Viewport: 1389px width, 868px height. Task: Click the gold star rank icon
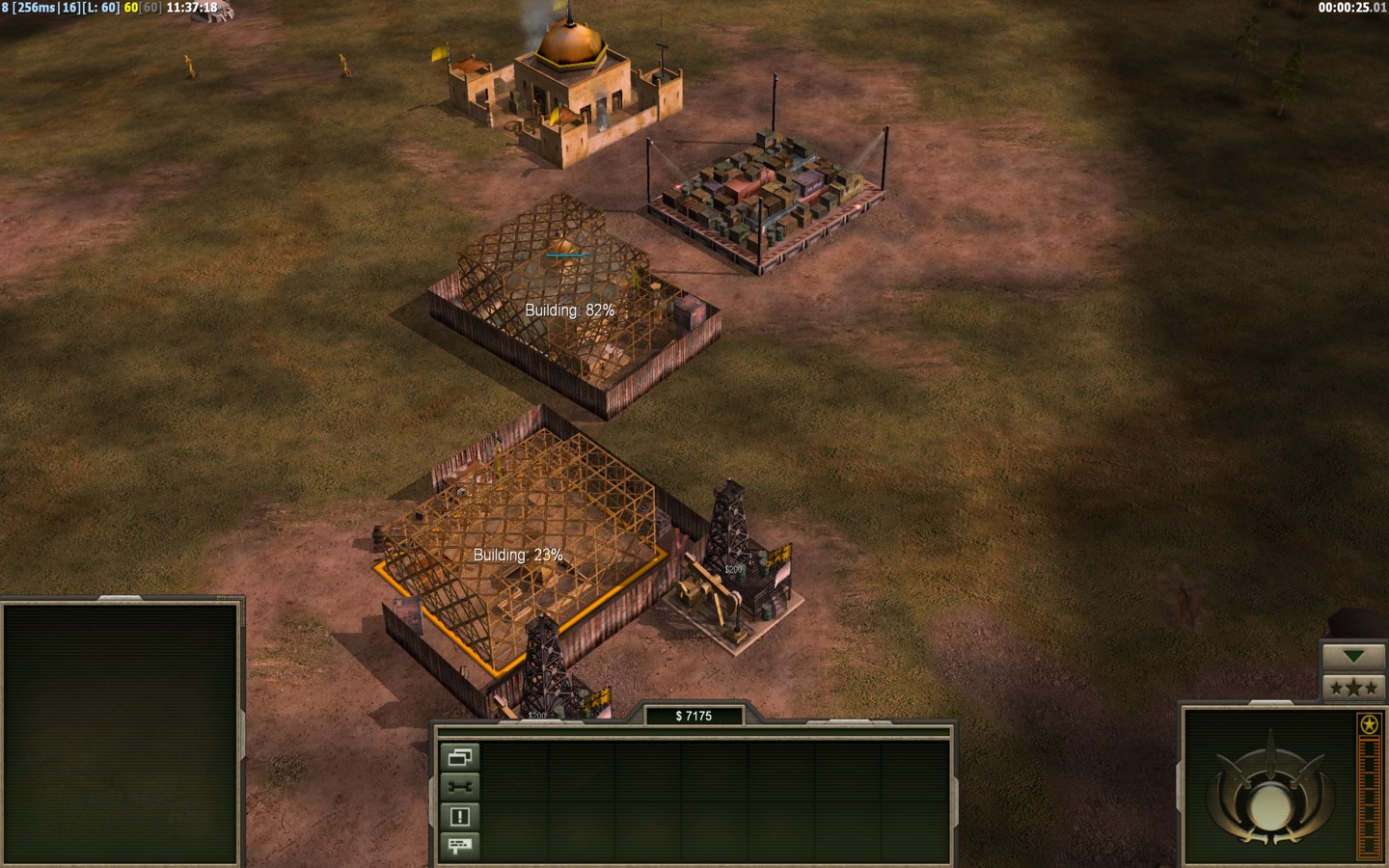pyautogui.click(x=1368, y=724)
